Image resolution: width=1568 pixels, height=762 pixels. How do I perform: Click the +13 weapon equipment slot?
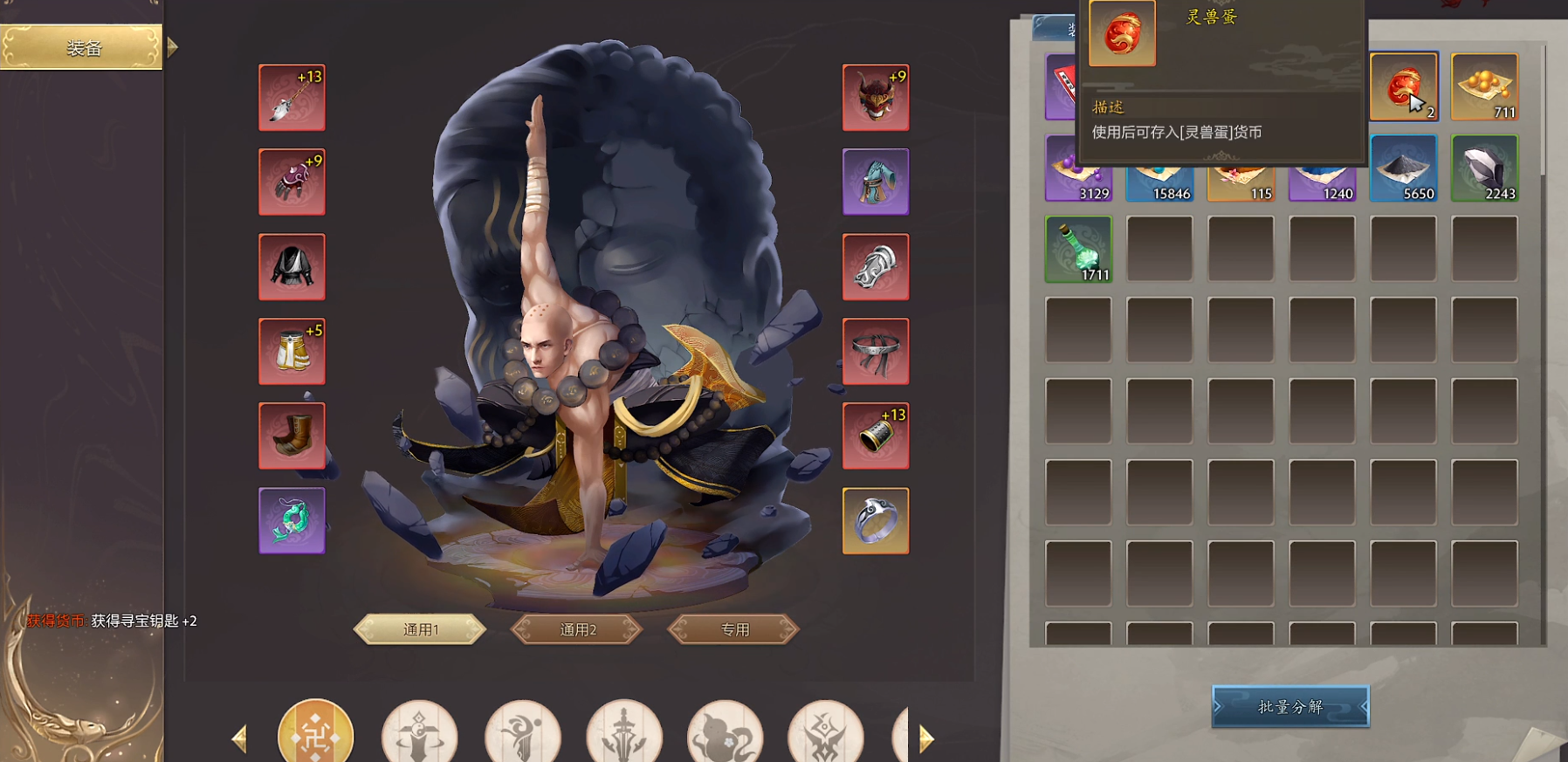click(292, 97)
